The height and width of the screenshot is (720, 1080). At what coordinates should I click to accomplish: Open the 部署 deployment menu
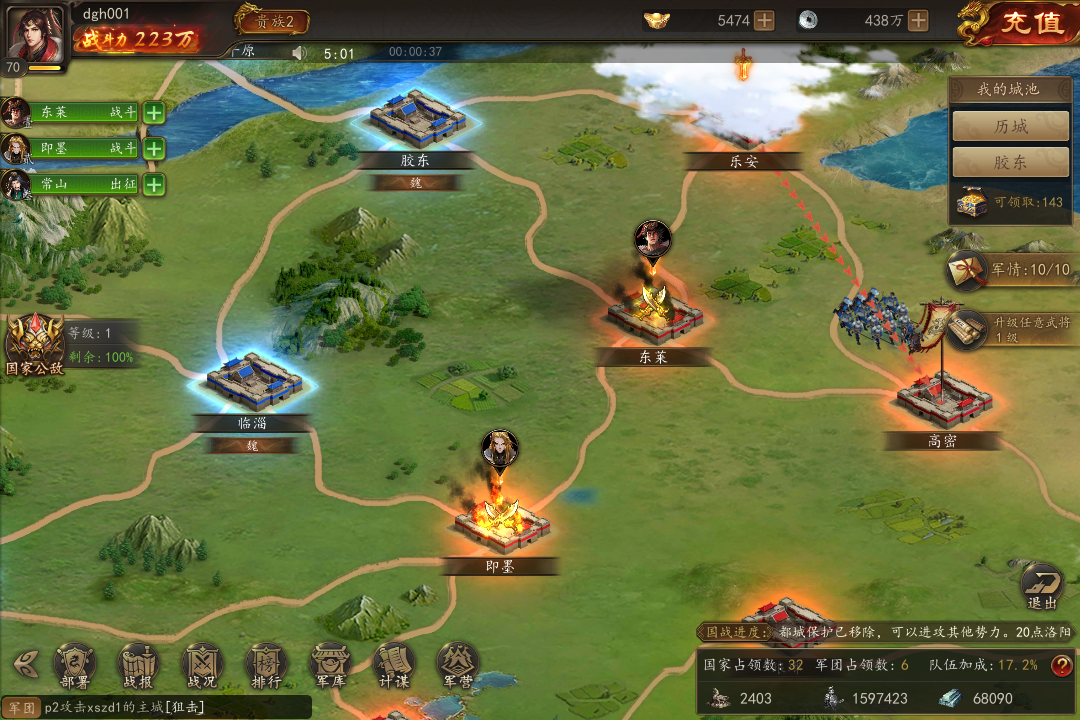point(74,664)
